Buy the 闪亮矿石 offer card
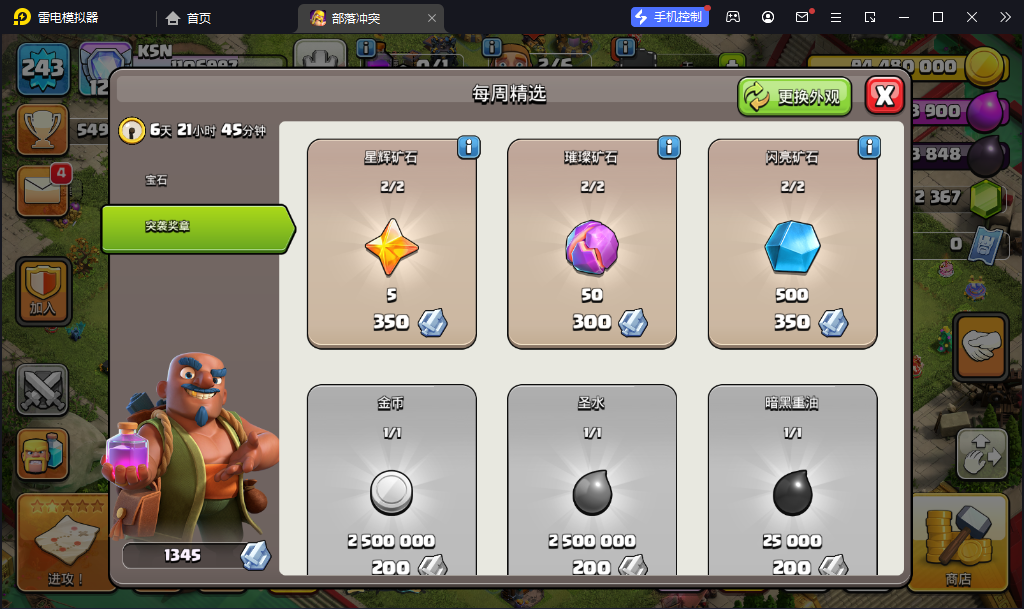 click(793, 244)
